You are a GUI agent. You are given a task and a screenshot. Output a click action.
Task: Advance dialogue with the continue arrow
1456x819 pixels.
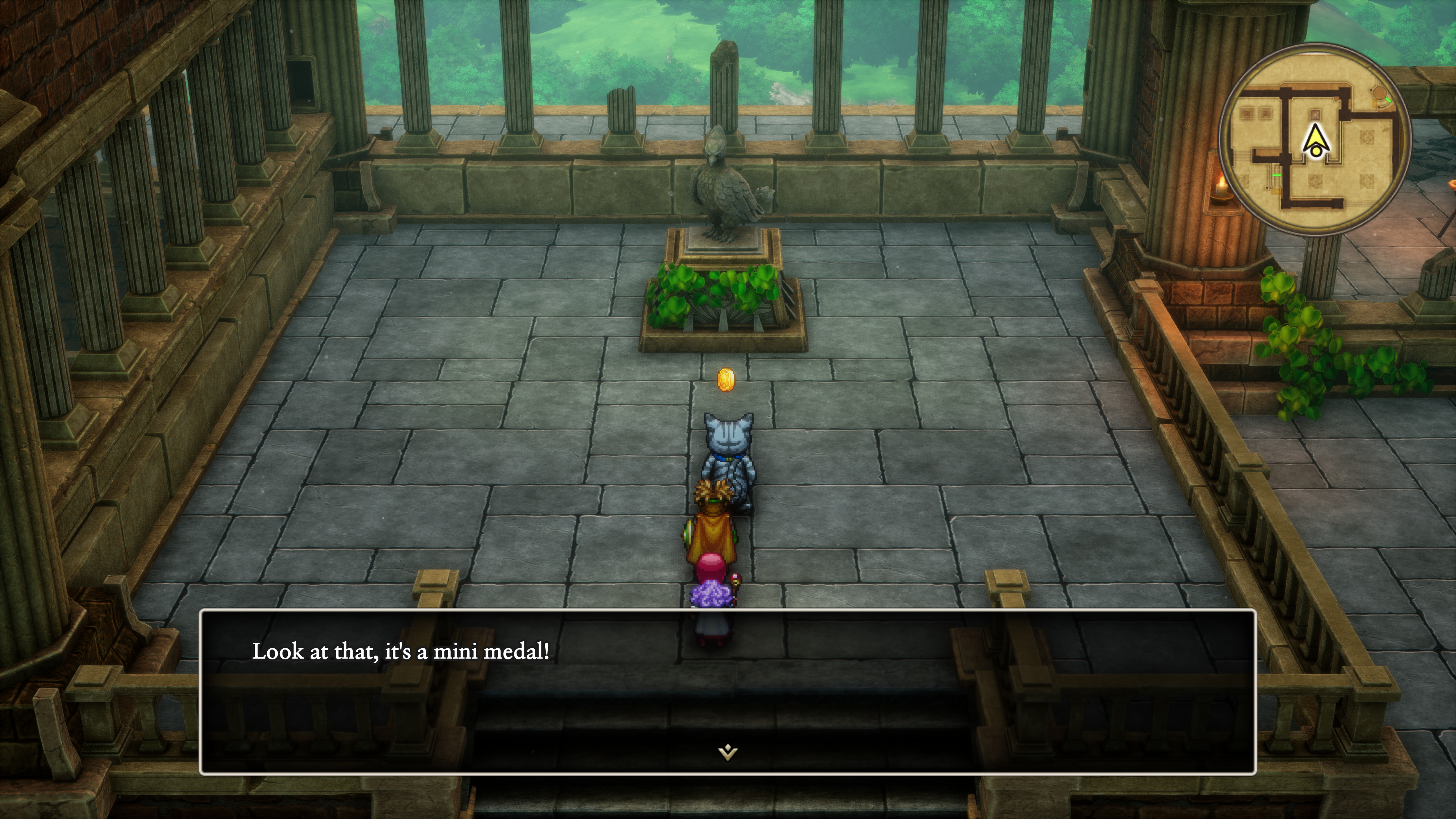pos(728,752)
